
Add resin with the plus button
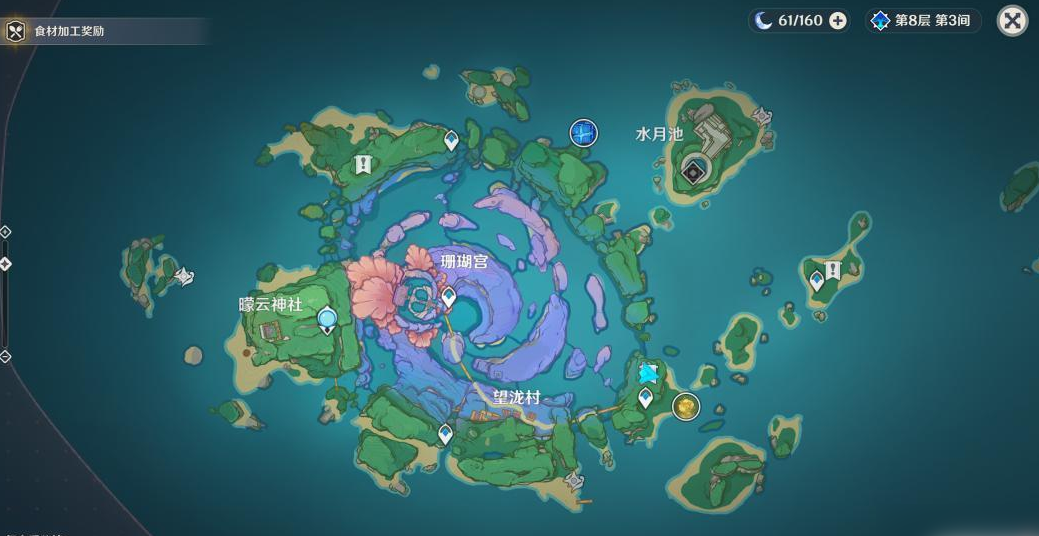pyautogui.click(x=838, y=21)
